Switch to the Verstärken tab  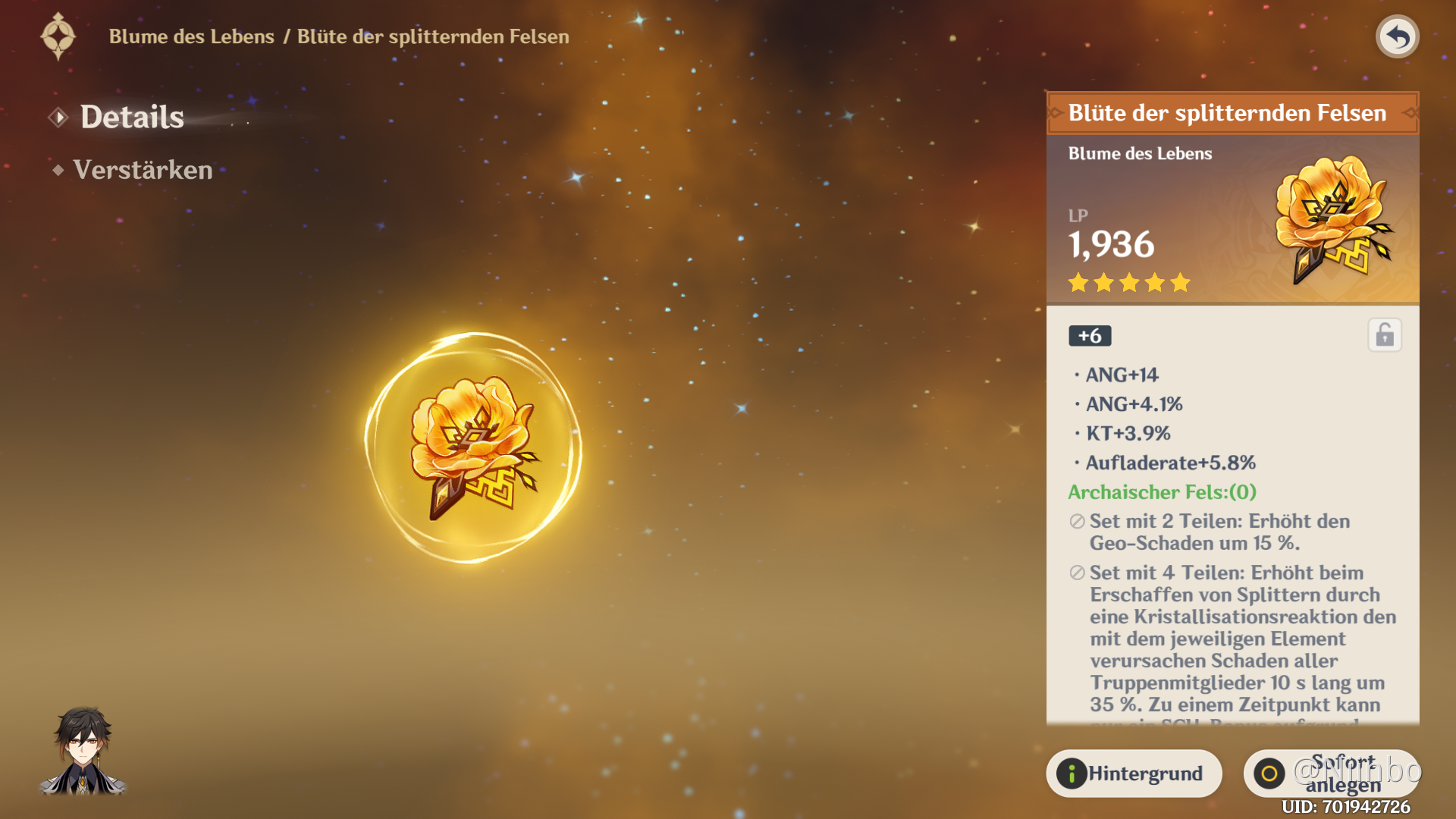[142, 170]
